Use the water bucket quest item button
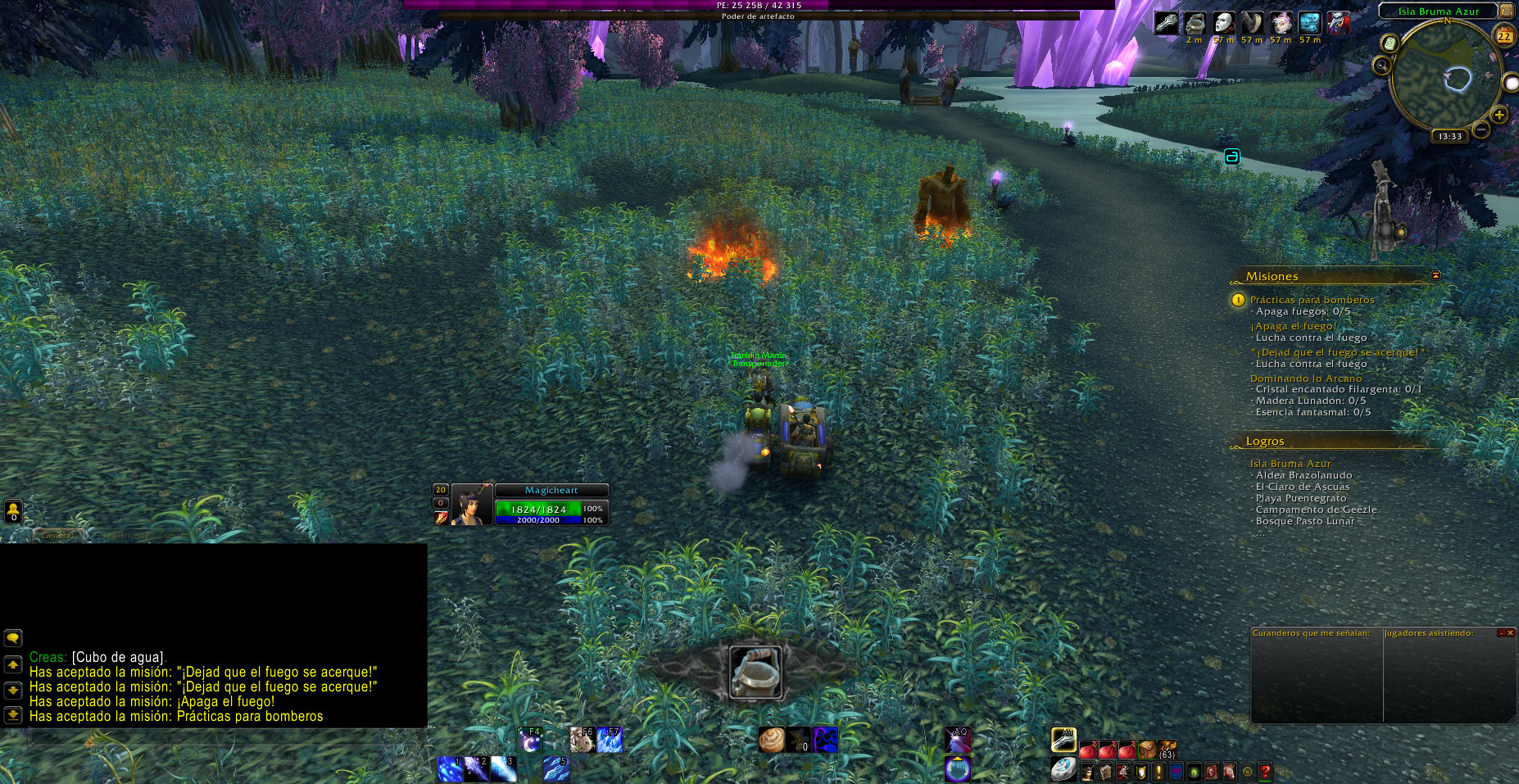Screen dimensions: 1519x784 pos(755,672)
